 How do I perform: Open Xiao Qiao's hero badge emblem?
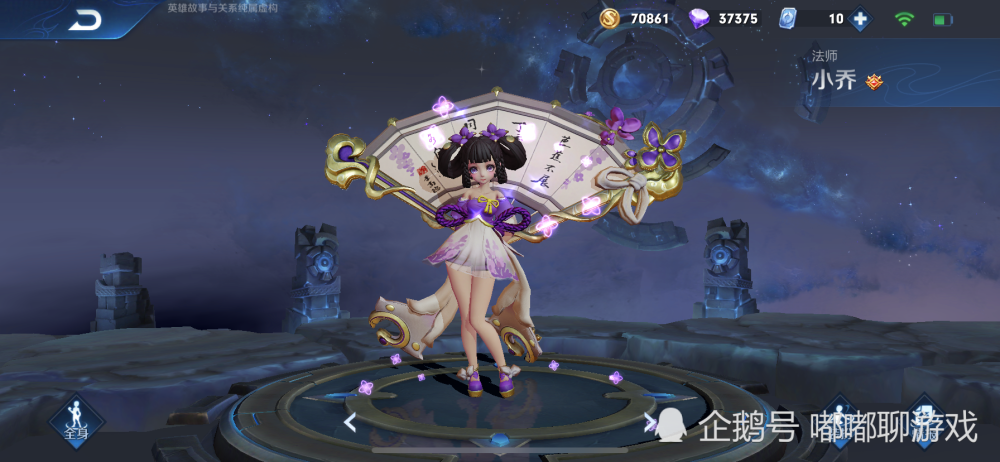[x=874, y=82]
